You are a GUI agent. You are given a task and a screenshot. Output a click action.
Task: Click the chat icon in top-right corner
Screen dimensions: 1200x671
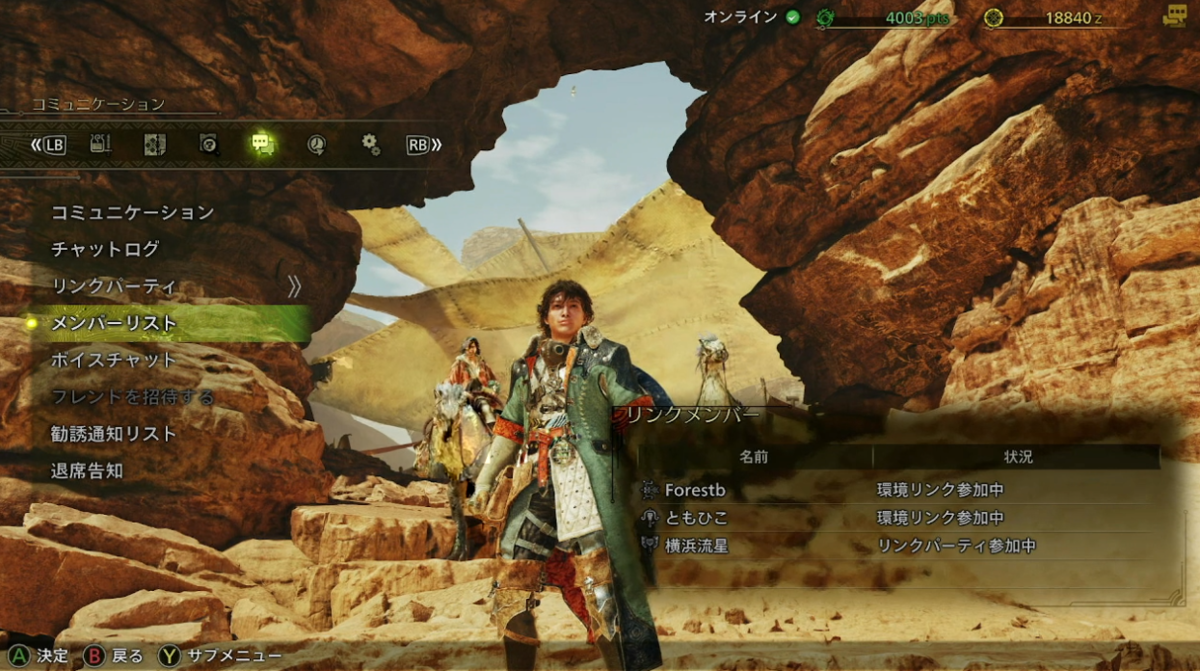(1174, 16)
